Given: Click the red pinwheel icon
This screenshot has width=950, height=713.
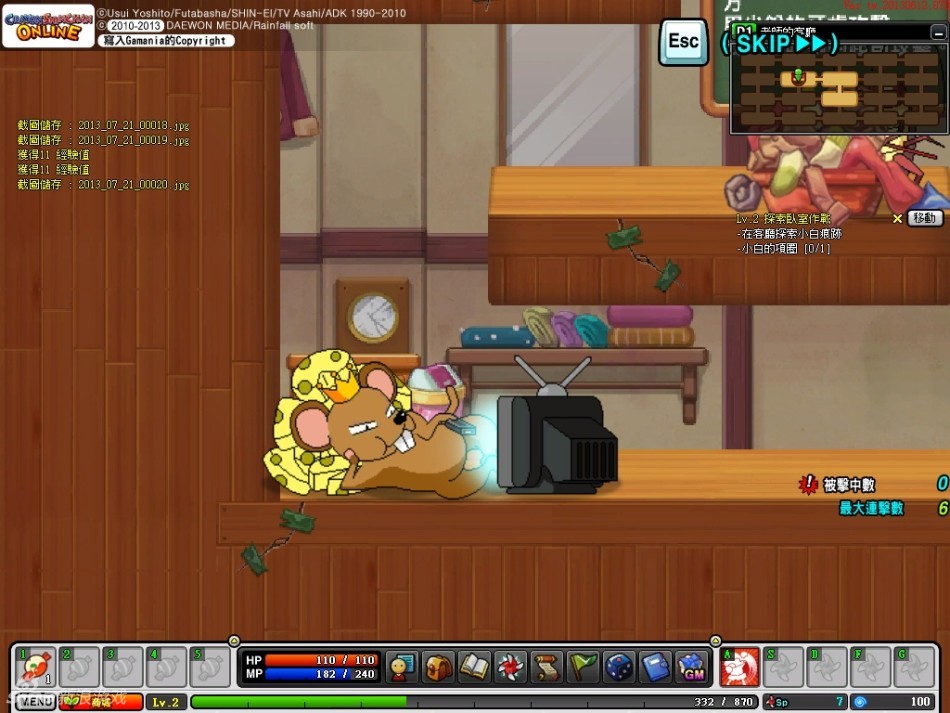Looking at the screenshot, I should tap(510, 667).
